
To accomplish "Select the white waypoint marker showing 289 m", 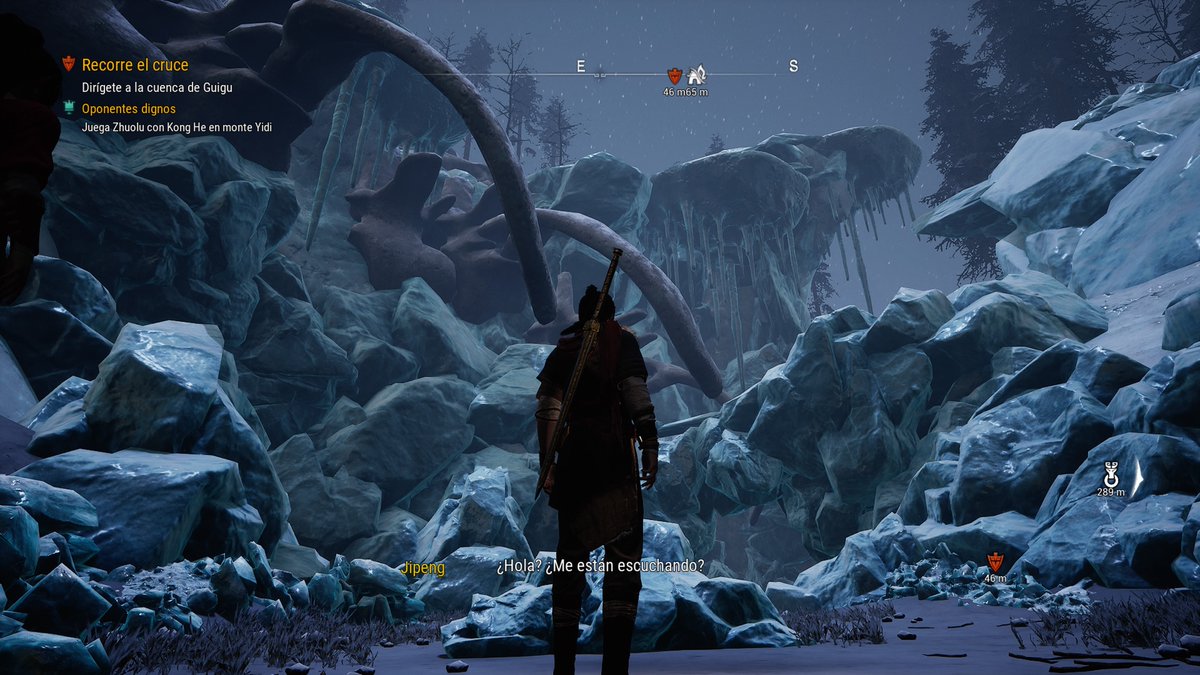I will pyautogui.click(x=1111, y=473).
